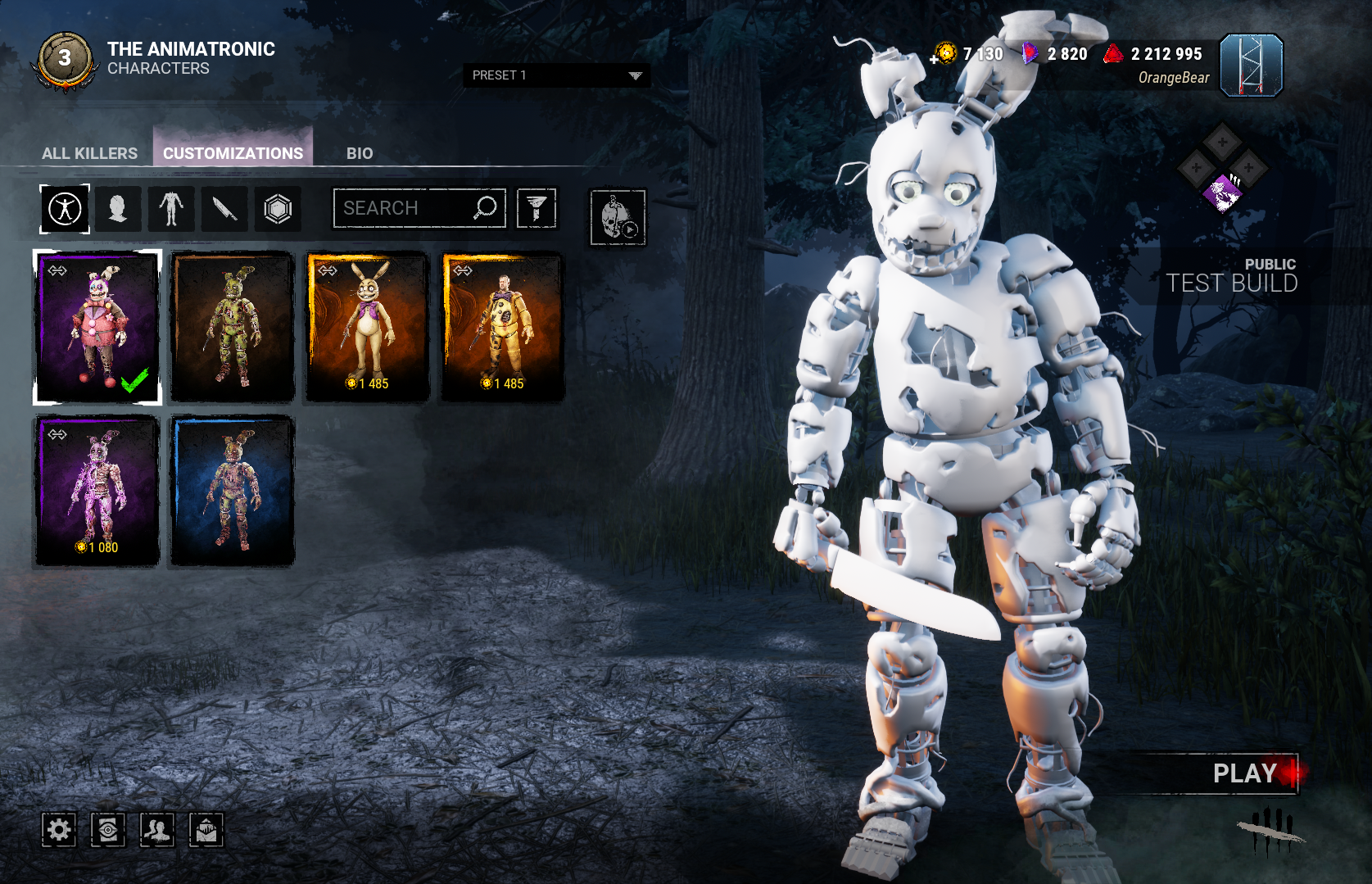Choose the body customization category
The image size is (1372, 884).
pos(171,209)
